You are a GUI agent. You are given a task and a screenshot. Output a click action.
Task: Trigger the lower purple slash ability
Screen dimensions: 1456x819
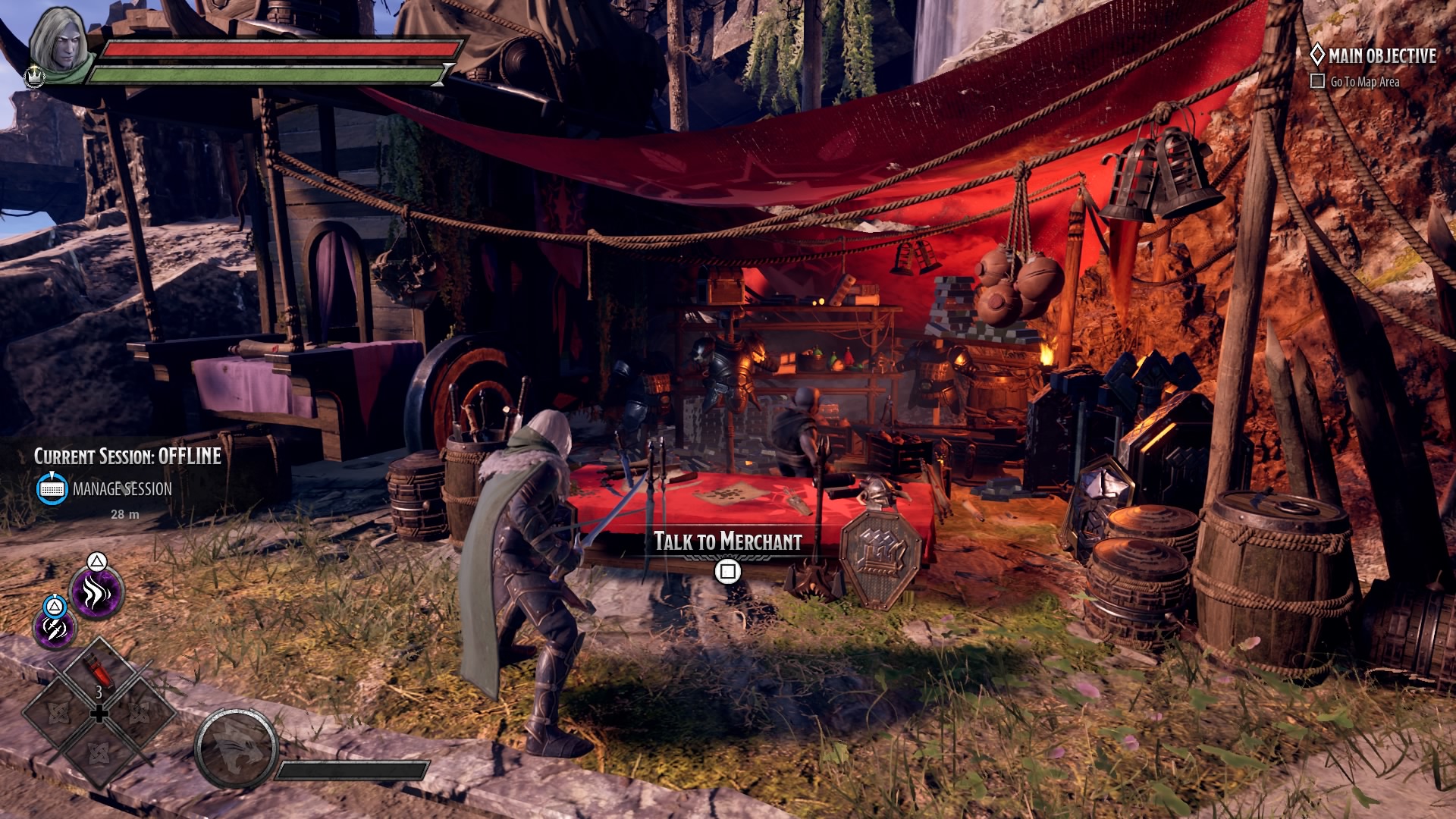click(55, 628)
